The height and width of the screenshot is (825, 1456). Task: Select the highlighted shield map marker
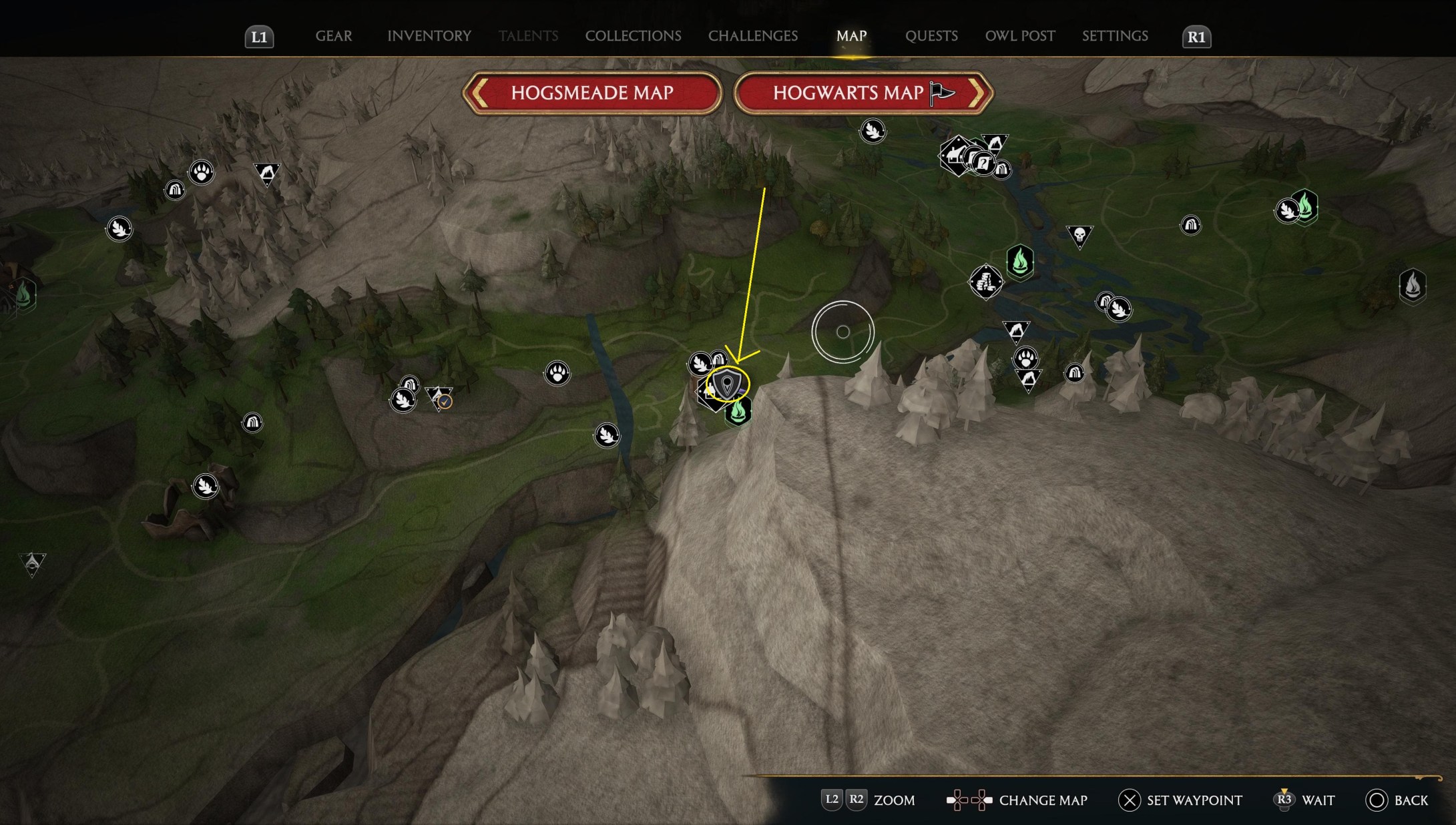728,386
